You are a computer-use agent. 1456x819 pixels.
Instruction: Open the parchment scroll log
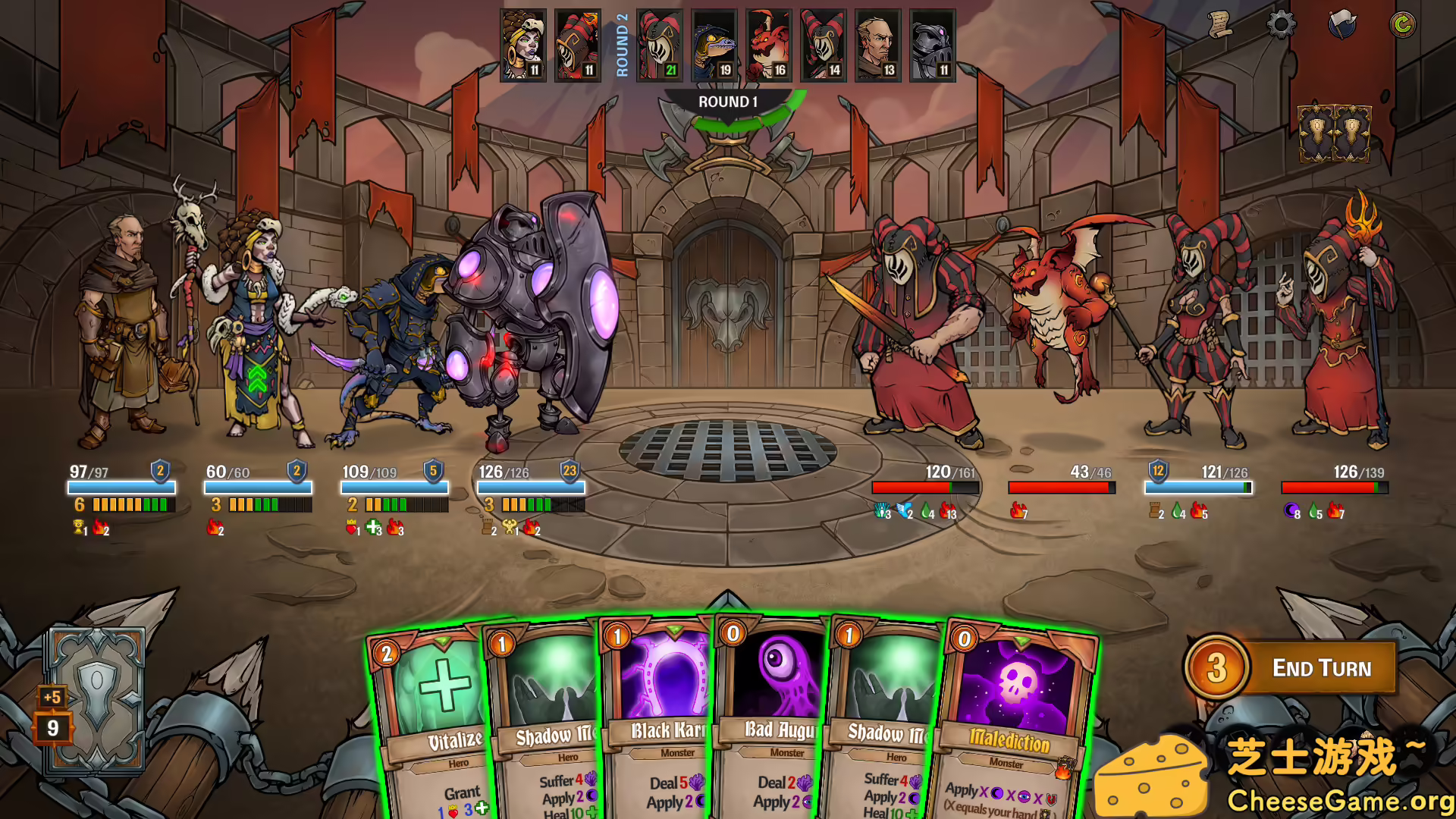1219,25
